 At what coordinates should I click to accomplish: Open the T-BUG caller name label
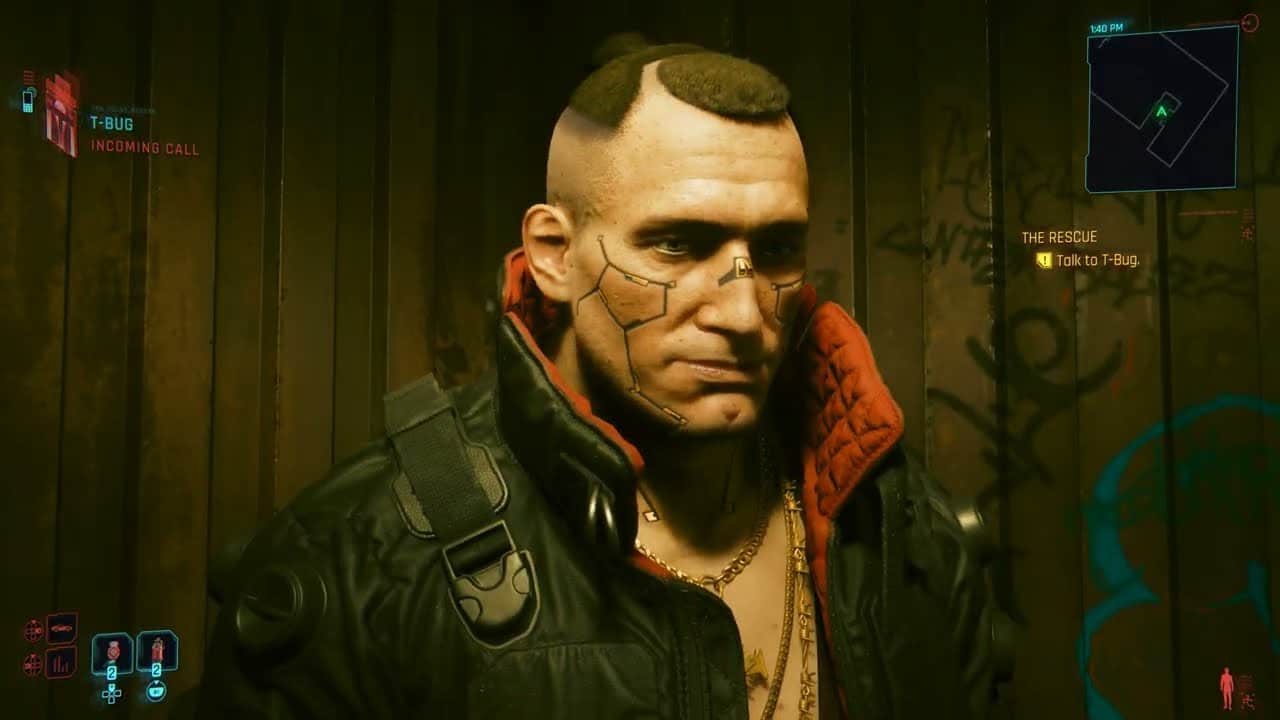point(112,122)
